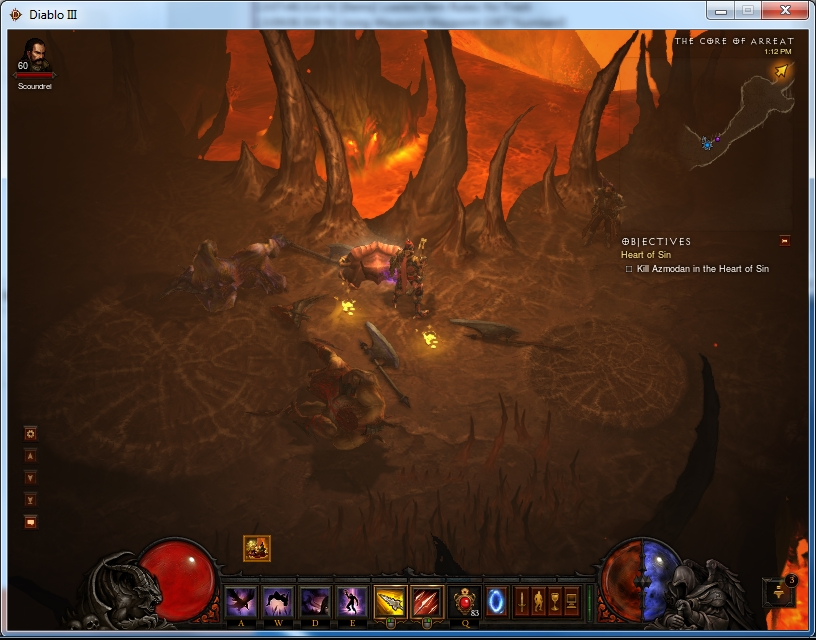Activate the skill bound to key W

(x=277, y=602)
